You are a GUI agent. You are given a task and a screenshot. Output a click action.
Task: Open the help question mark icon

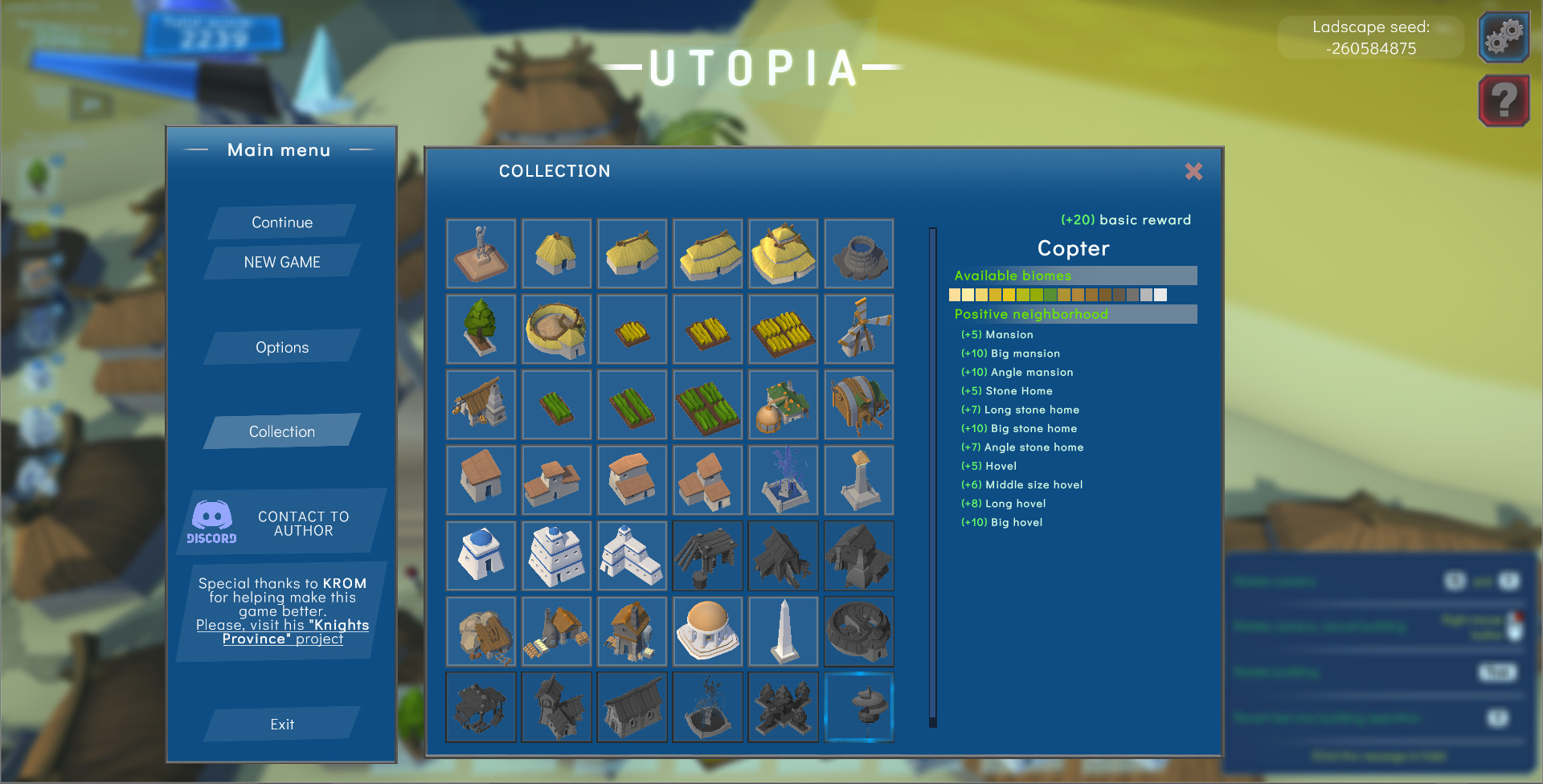click(x=1503, y=100)
